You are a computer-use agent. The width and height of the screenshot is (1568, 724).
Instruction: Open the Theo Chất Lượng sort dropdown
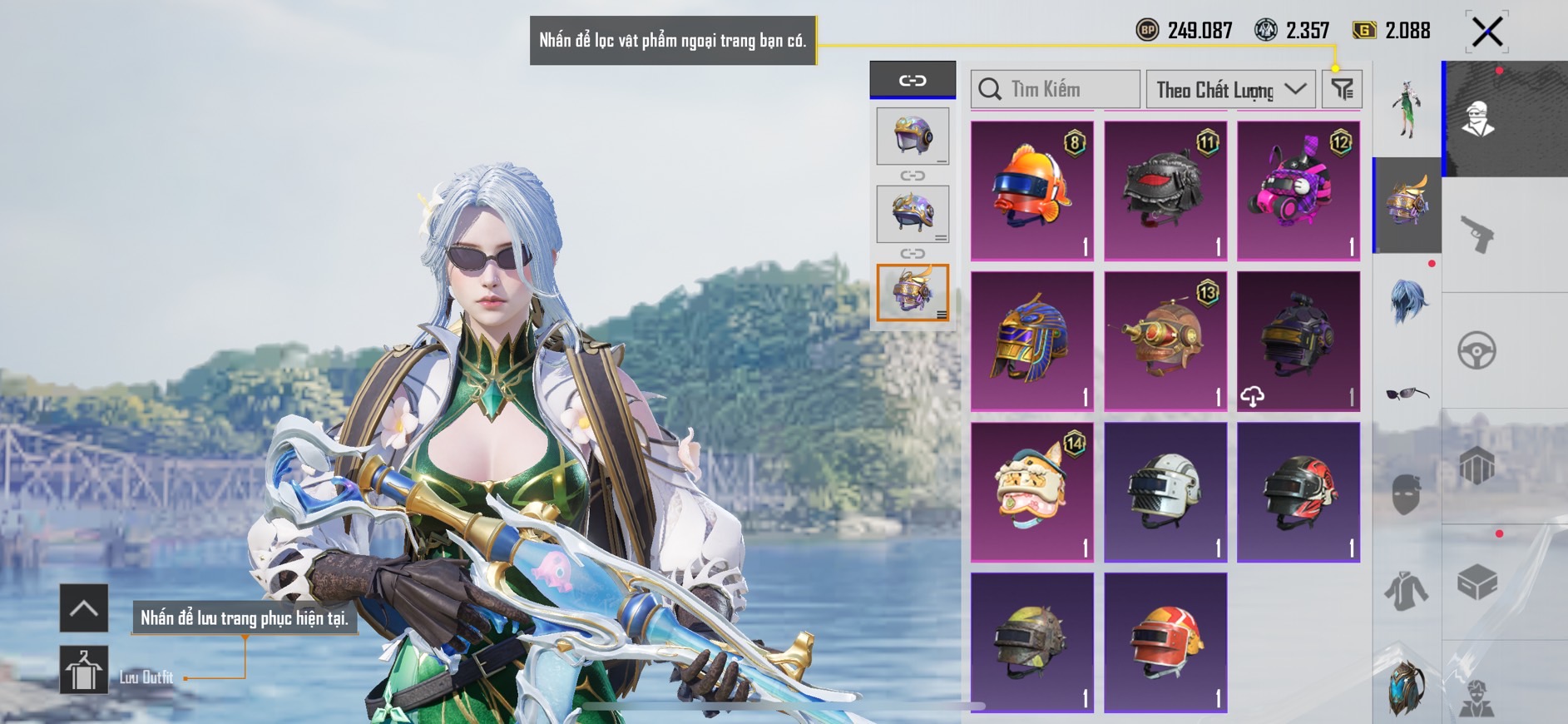pyautogui.click(x=1230, y=89)
